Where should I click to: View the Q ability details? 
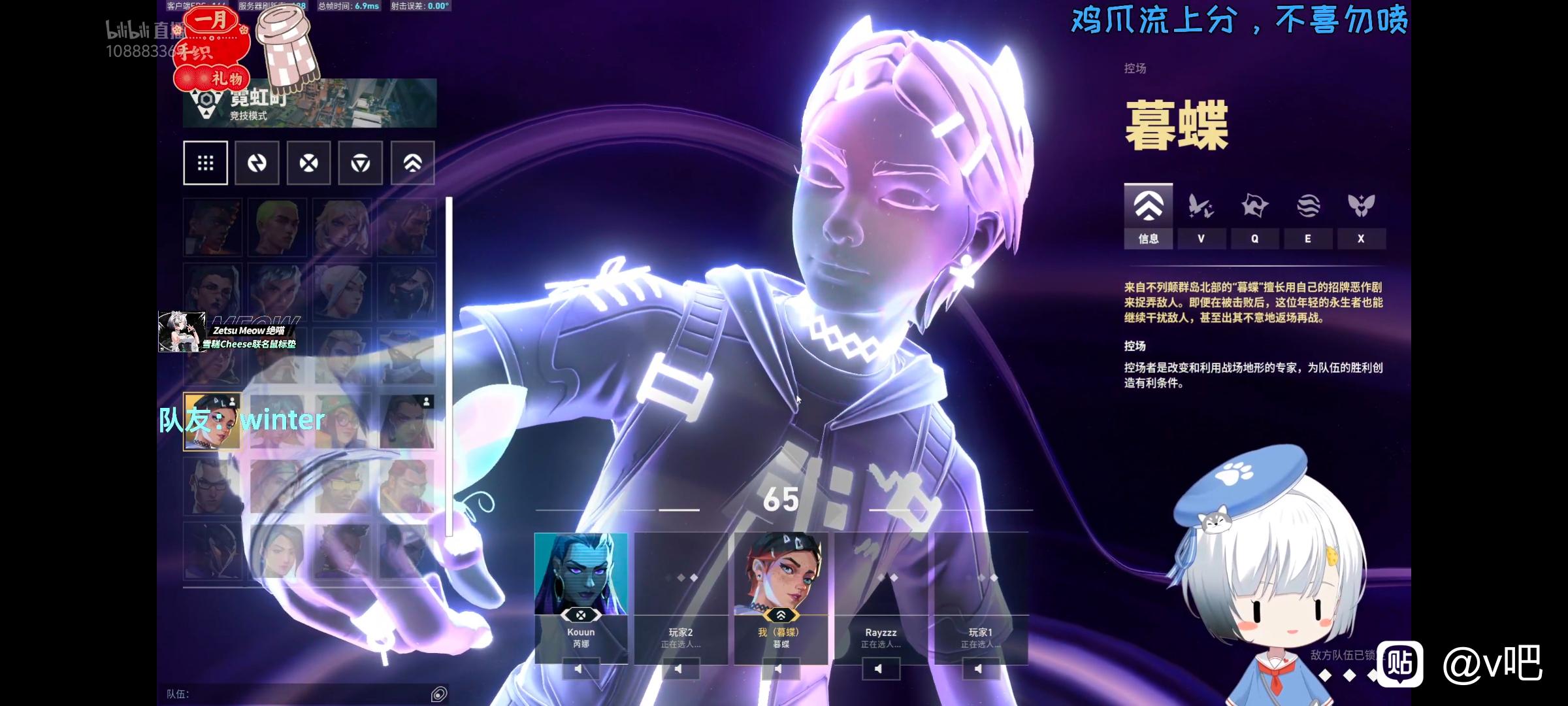[1254, 216]
